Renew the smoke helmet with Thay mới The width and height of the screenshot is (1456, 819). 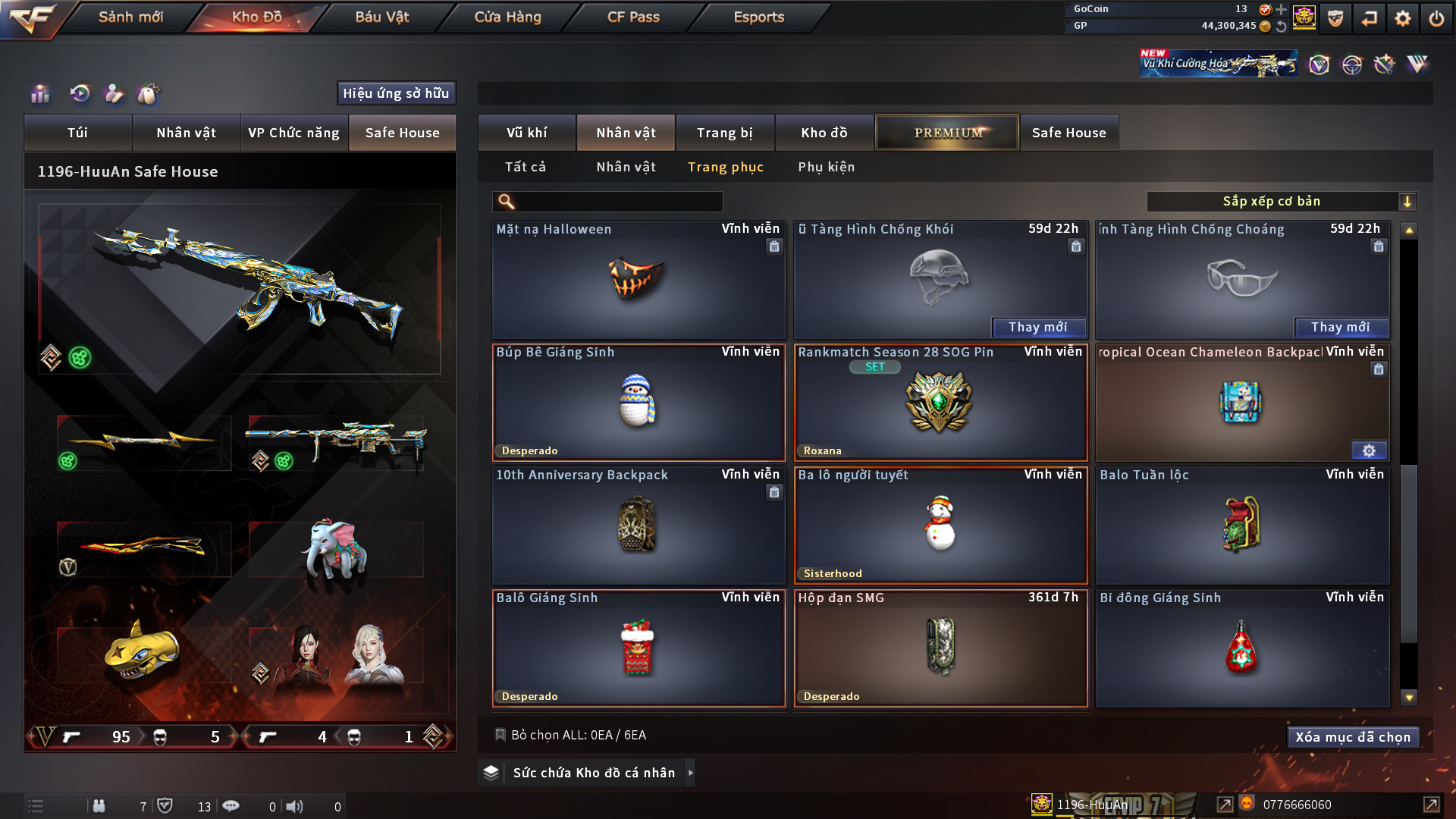click(x=1037, y=328)
